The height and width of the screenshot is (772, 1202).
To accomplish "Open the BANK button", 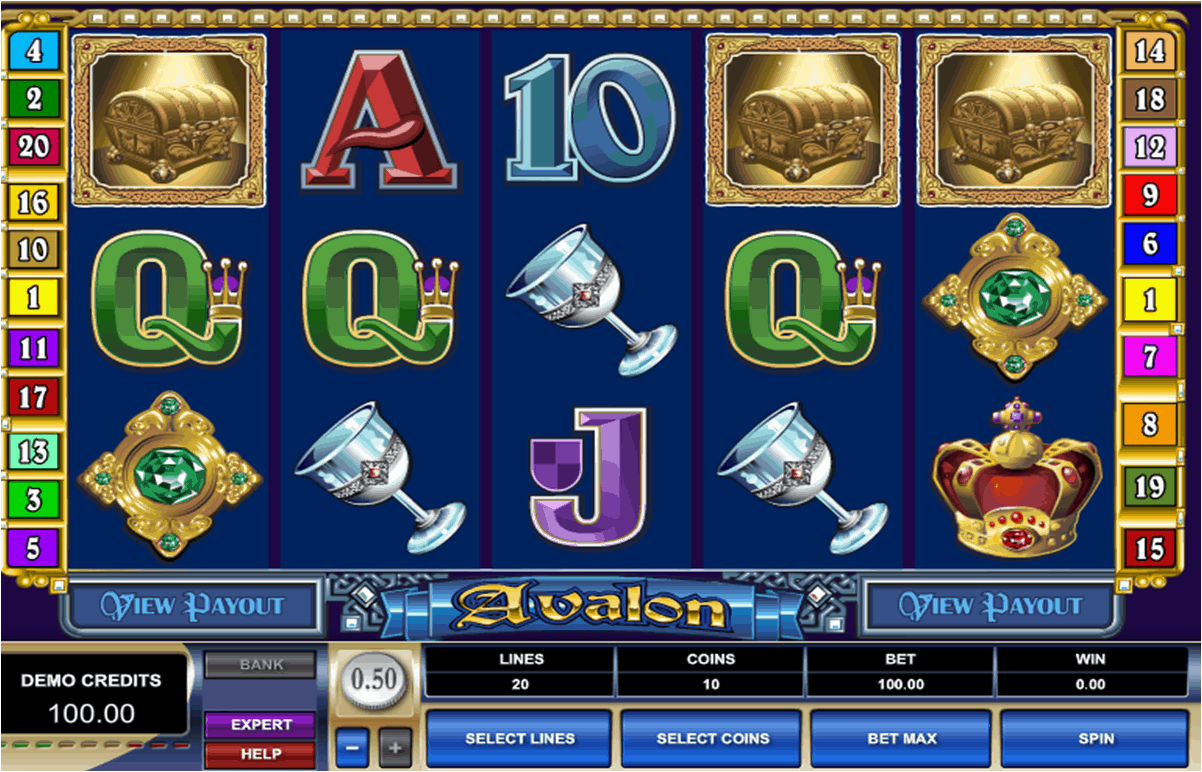I will (x=261, y=664).
